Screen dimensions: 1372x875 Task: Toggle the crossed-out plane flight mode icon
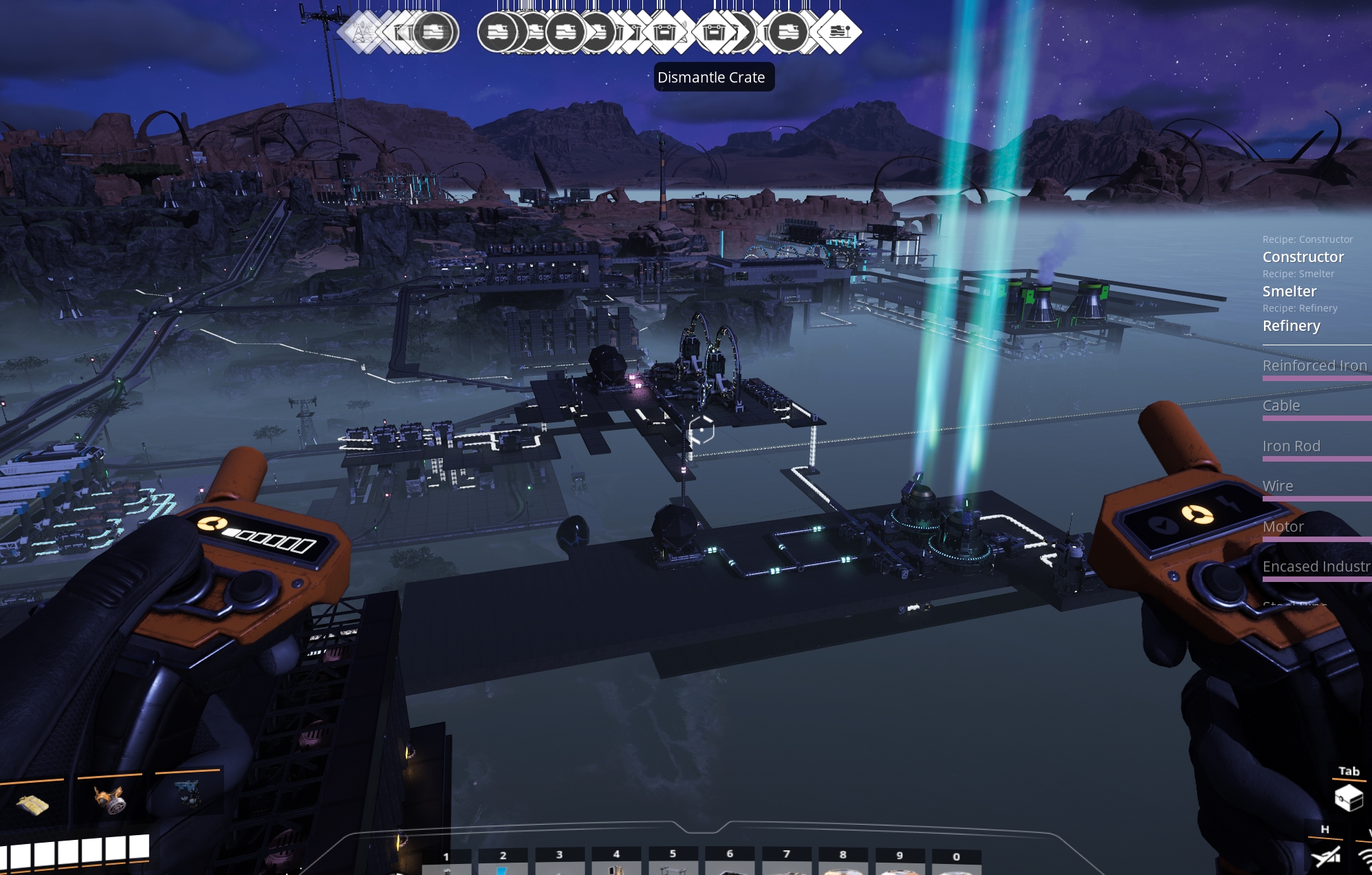coord(1325,856)
